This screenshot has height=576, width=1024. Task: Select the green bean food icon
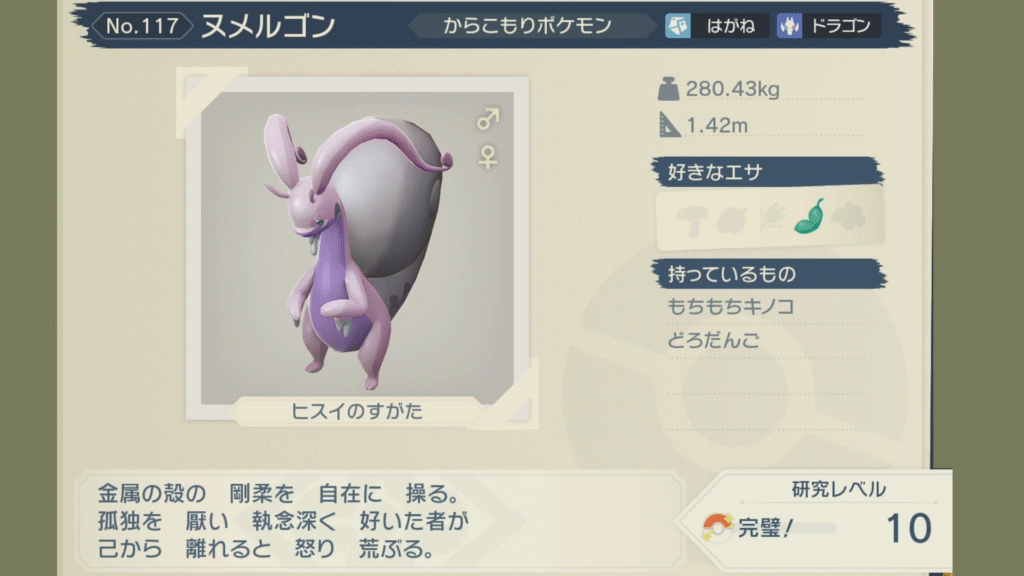(808, 218)
